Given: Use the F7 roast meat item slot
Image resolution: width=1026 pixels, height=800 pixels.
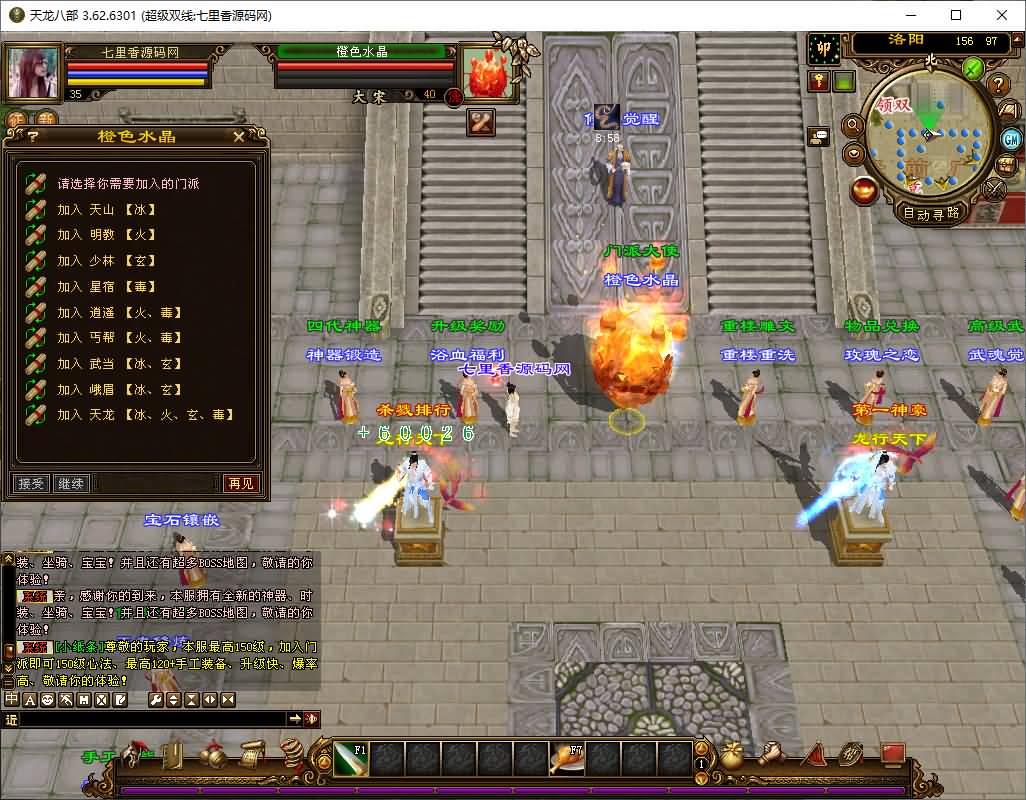Looking at the screenshot, I should tap(567, 759).
